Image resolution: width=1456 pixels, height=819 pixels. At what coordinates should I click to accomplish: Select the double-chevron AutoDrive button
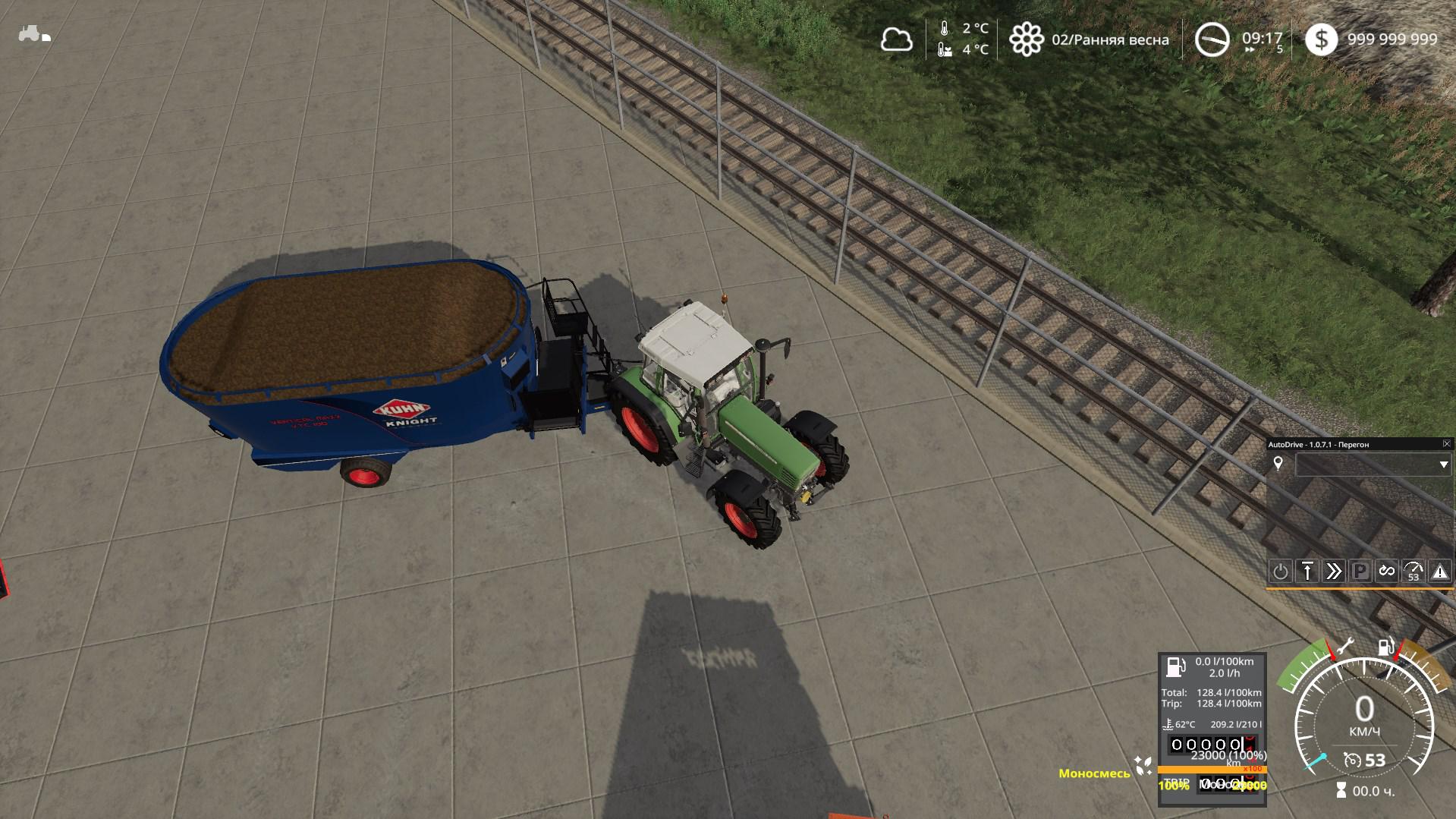pos(1334,572)
